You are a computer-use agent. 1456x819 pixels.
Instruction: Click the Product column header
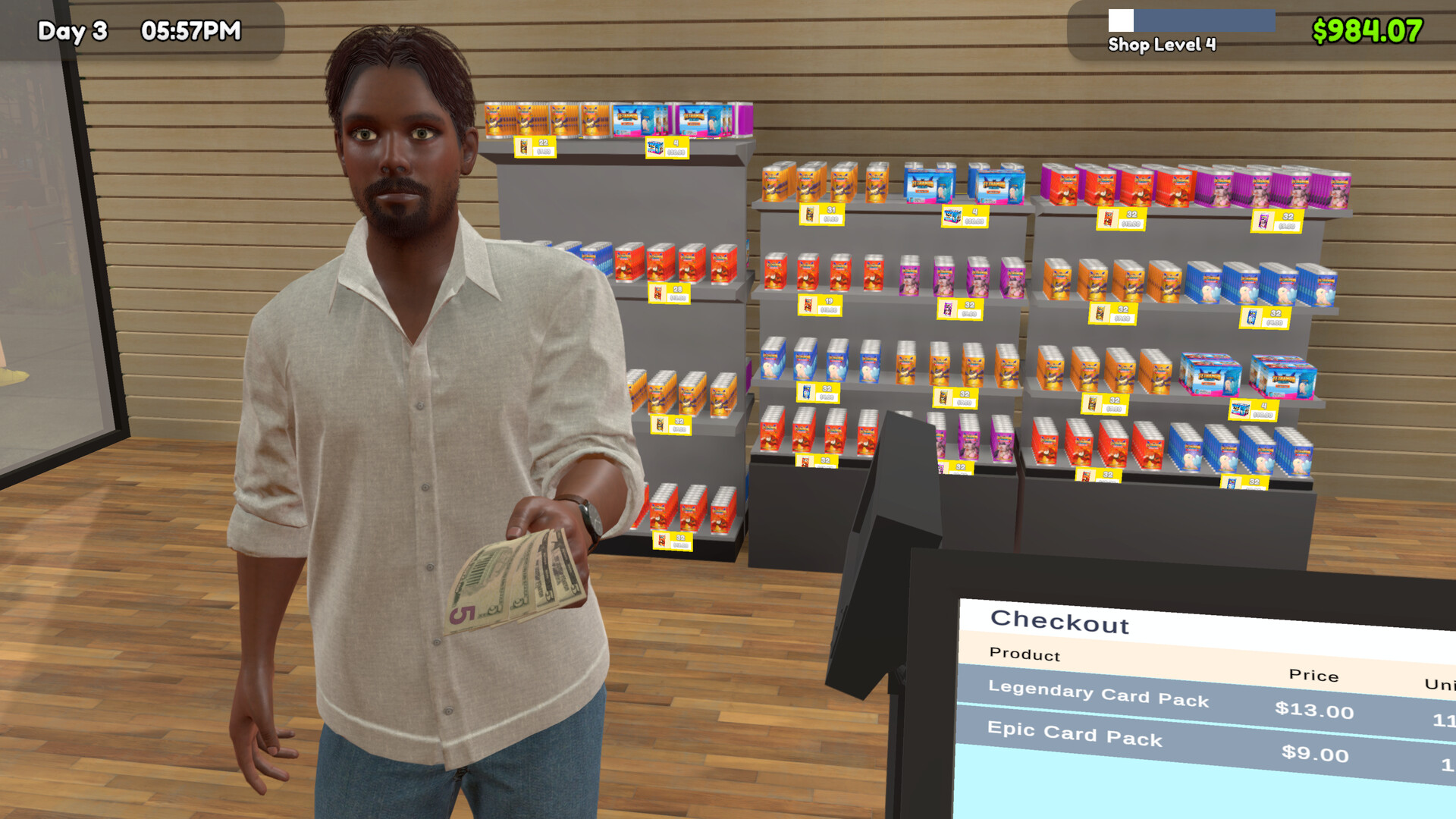click(x=1022, y=655)
